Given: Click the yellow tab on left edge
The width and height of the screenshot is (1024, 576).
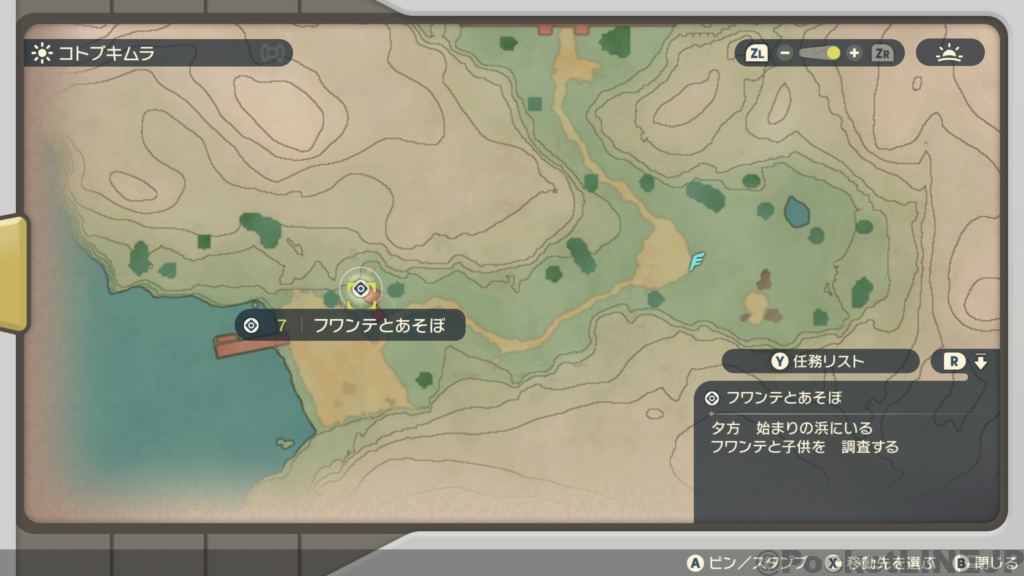Looking at the screenshot, I should [13, 273].
